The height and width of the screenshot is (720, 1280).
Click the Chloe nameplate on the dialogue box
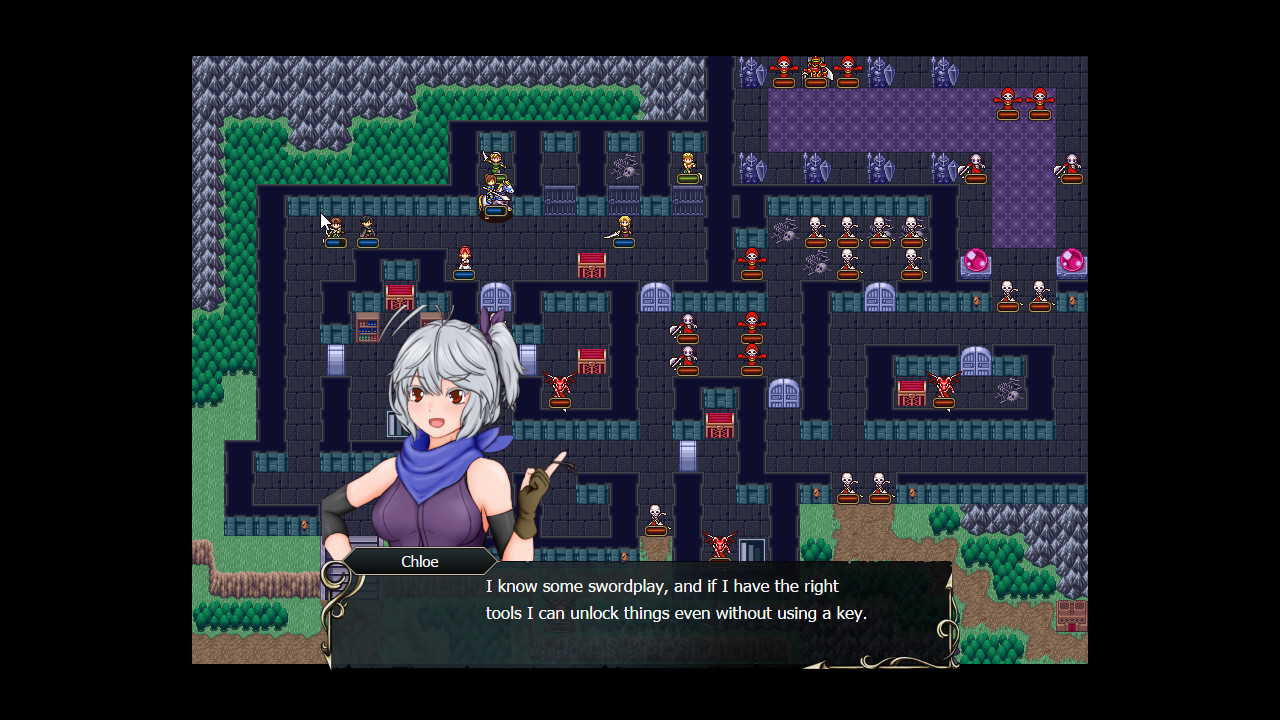pyautogui.click(x=418, y=561)
